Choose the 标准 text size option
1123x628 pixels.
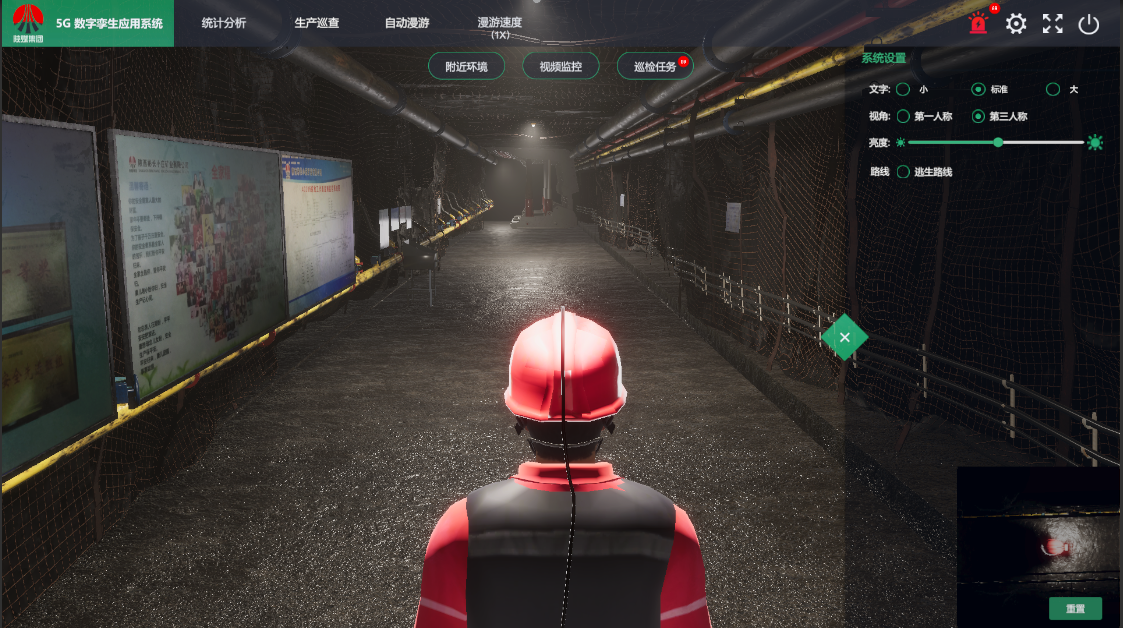tap(978, 90)
